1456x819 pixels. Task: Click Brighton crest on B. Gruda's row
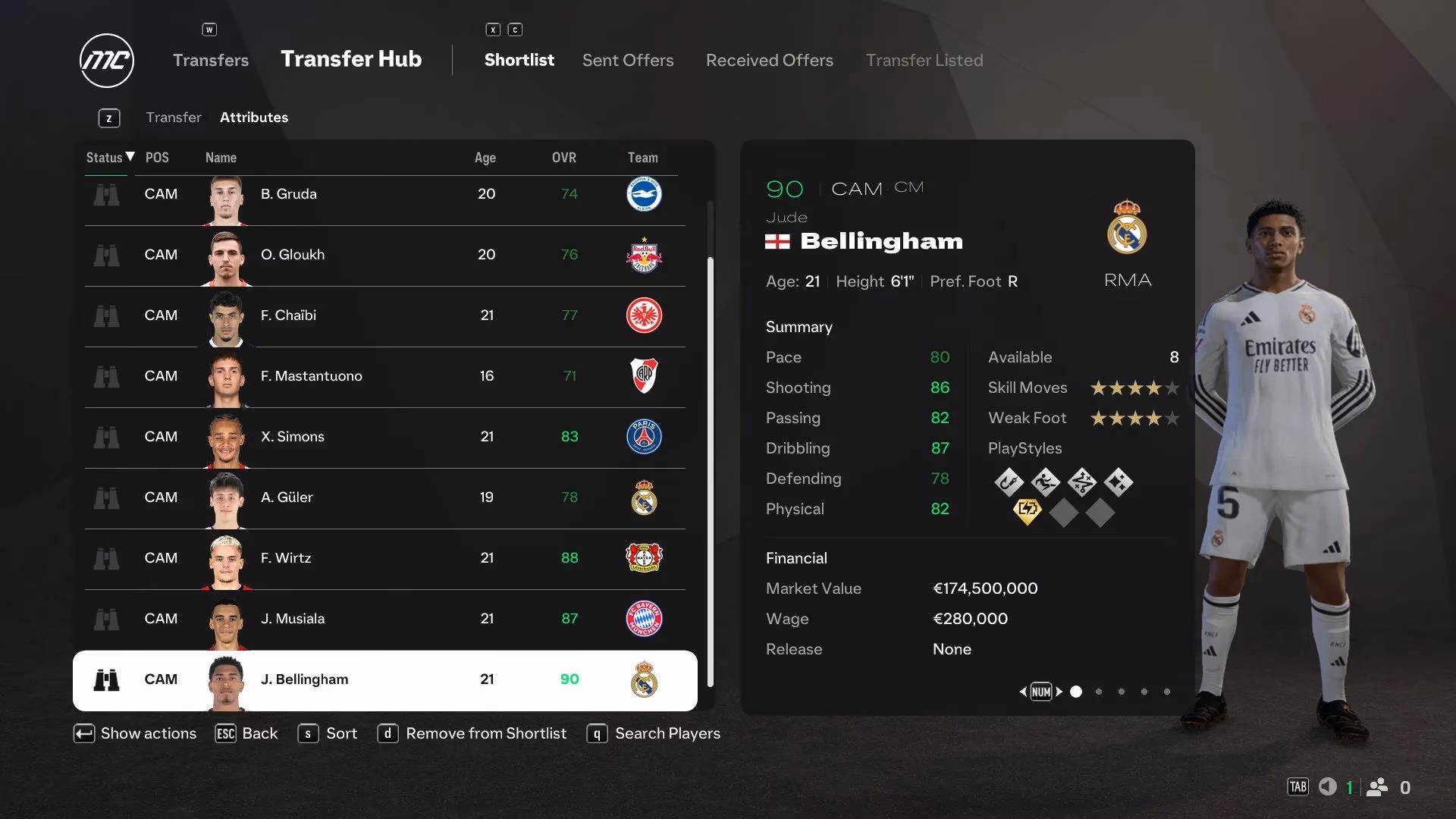coord(644,194)
